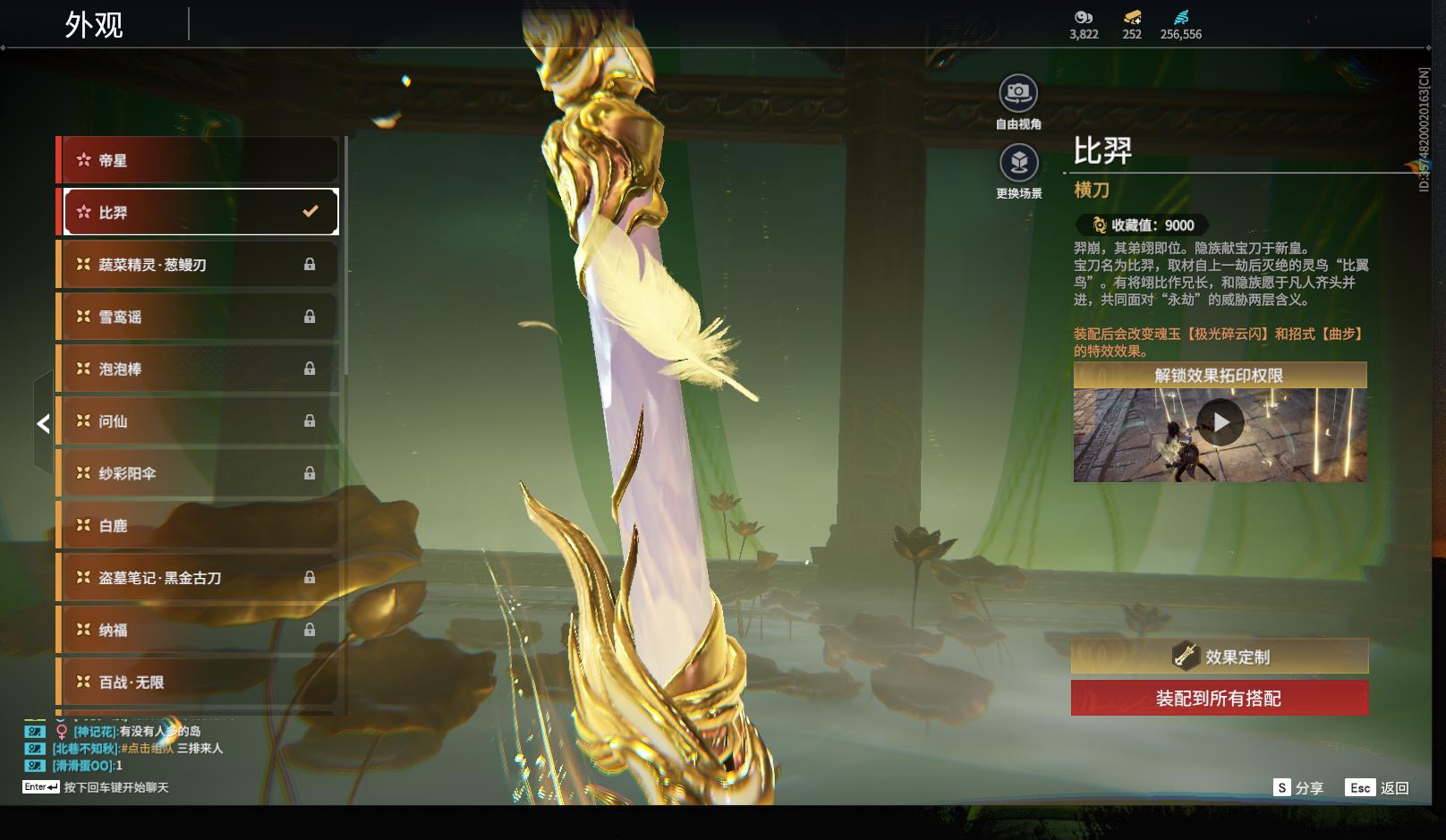The height and width of the screenshot is (840, 1446).
Task: Select the 盗墓笔记·黑金古刀 skin
Action: 198,578
